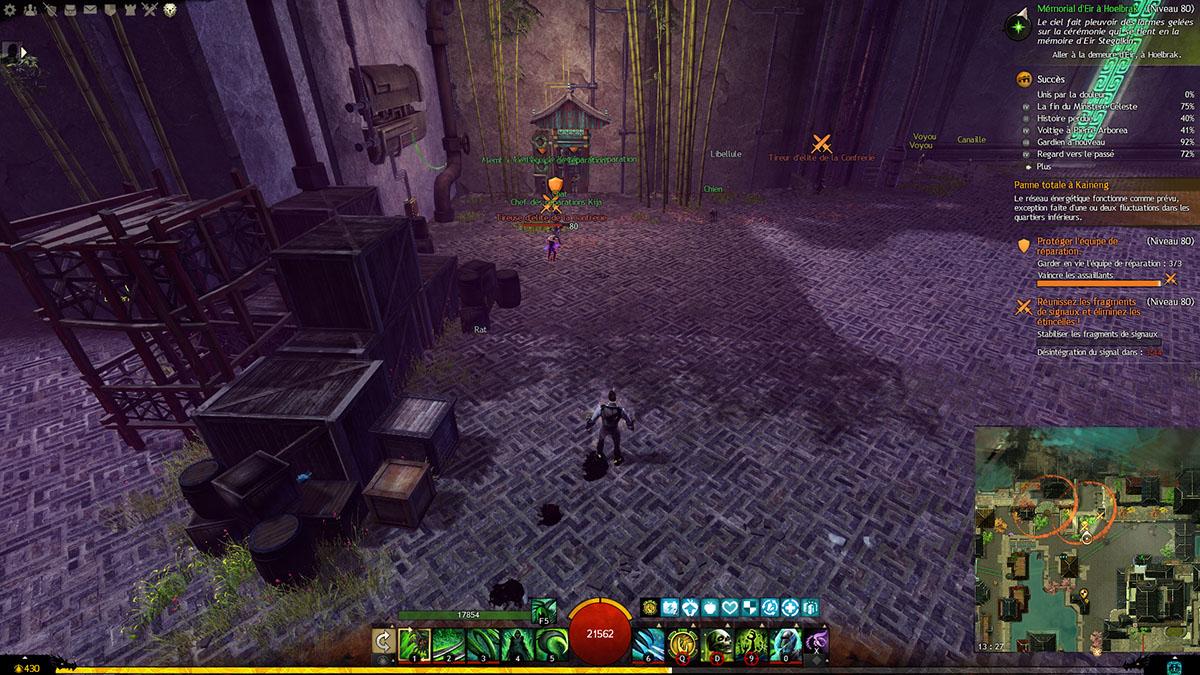This screenshot has height=675, width=1200.
Task: Activate the purple elite skill X
Action: click(816, 642)
